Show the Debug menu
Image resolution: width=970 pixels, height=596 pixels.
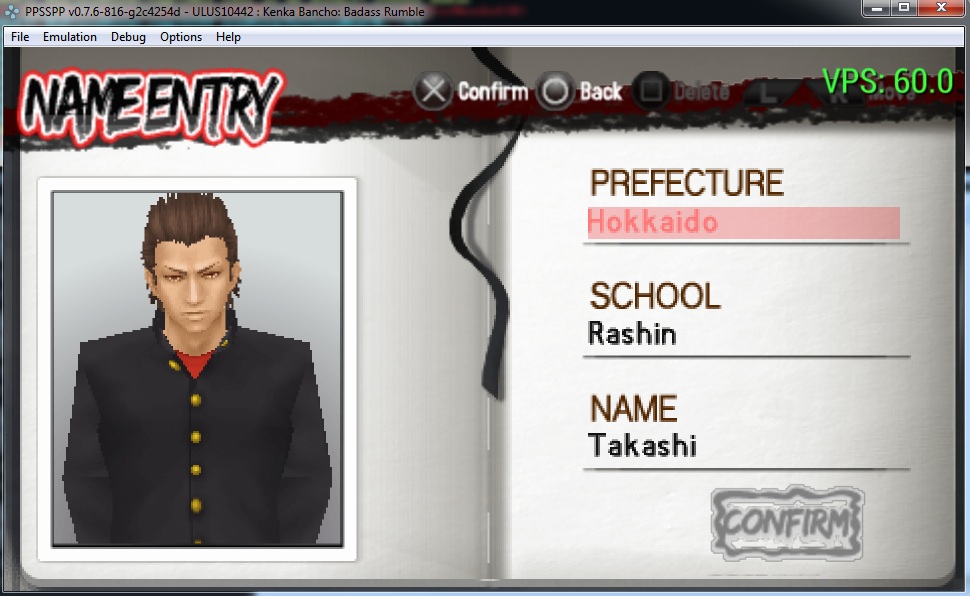[128, 37]
